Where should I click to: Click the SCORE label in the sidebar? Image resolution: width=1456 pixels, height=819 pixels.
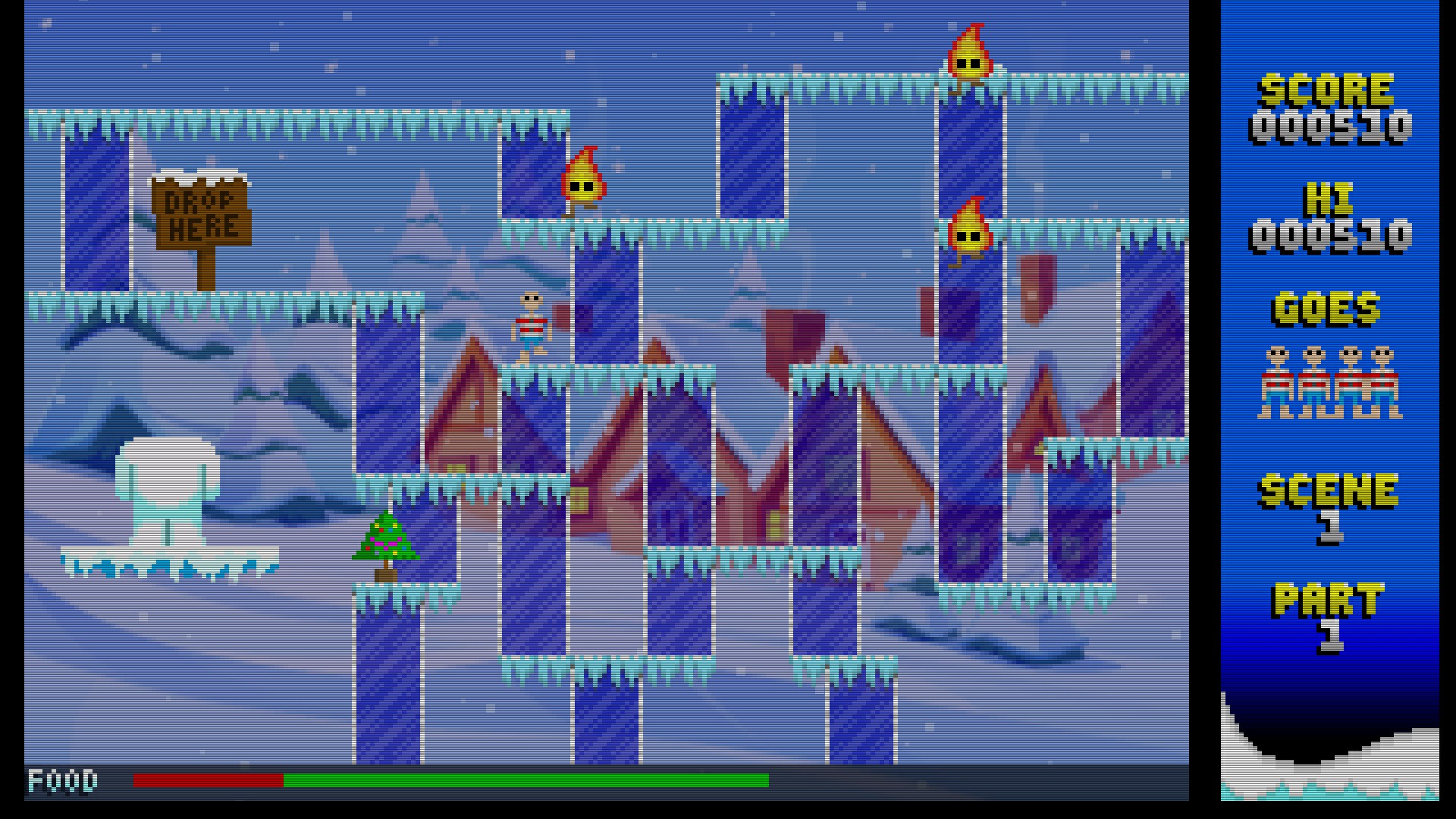click(1326, 91)
